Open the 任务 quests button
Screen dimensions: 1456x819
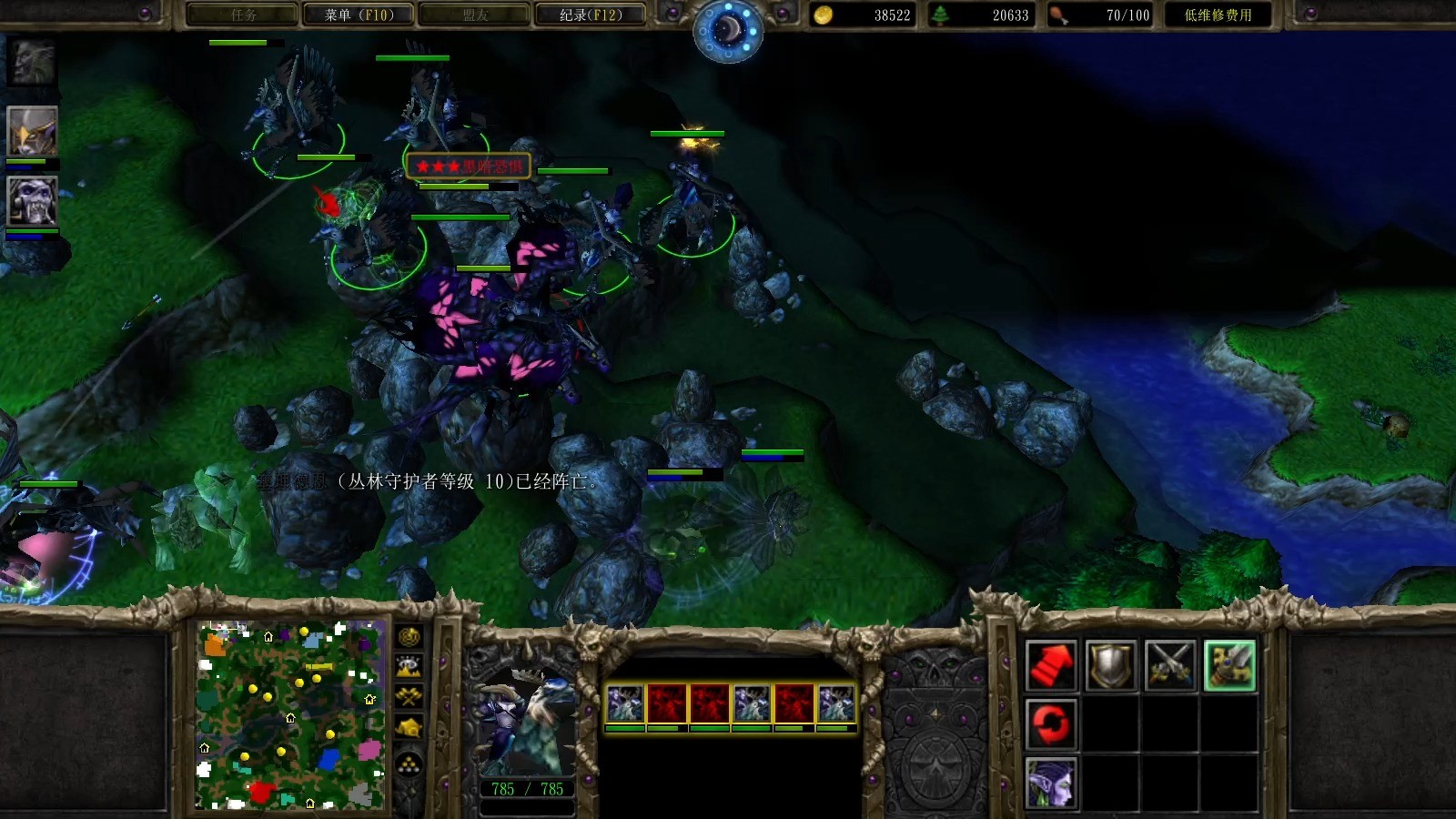(x=243, y=15)
